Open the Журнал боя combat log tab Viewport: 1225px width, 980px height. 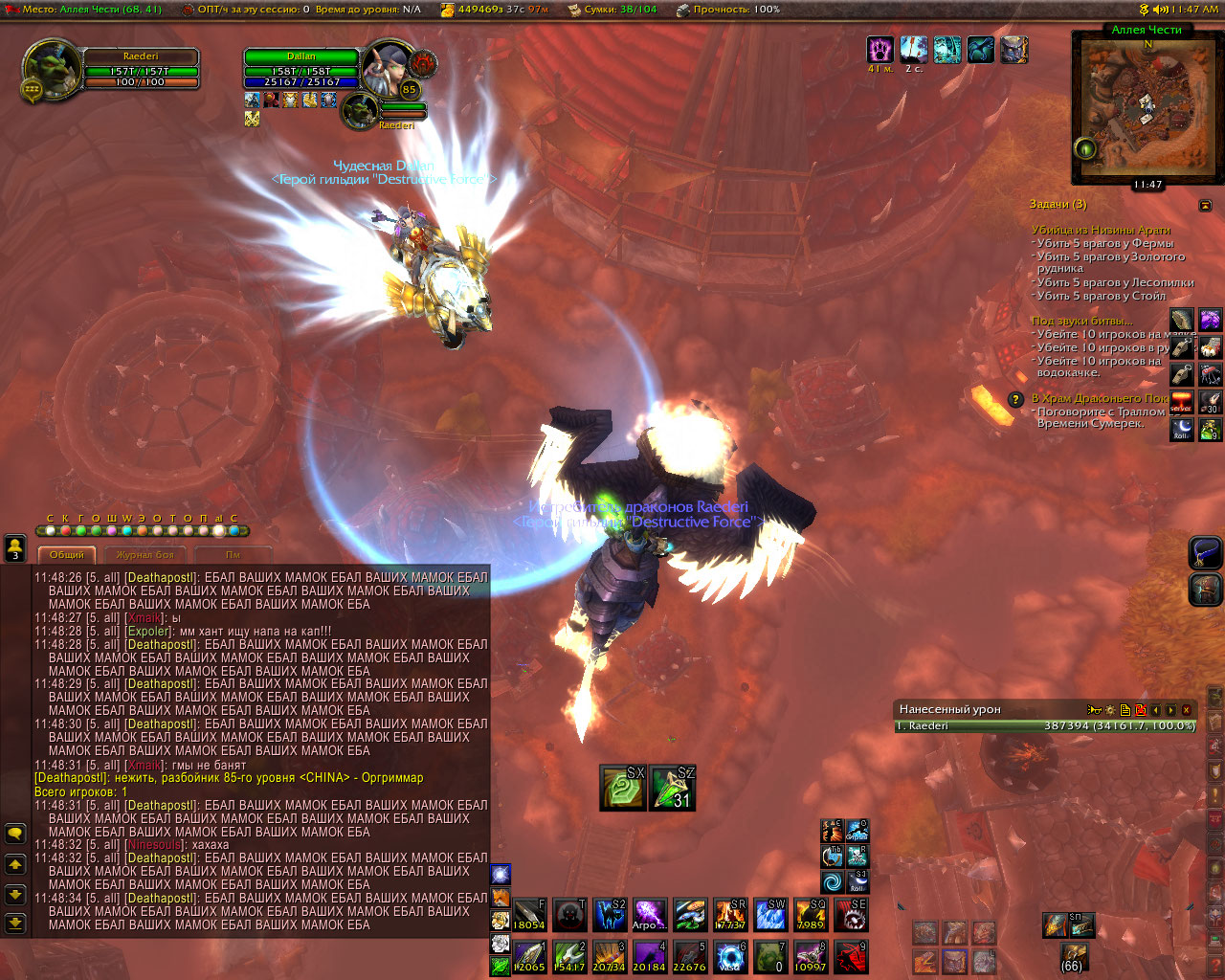(x=145, y=555)
